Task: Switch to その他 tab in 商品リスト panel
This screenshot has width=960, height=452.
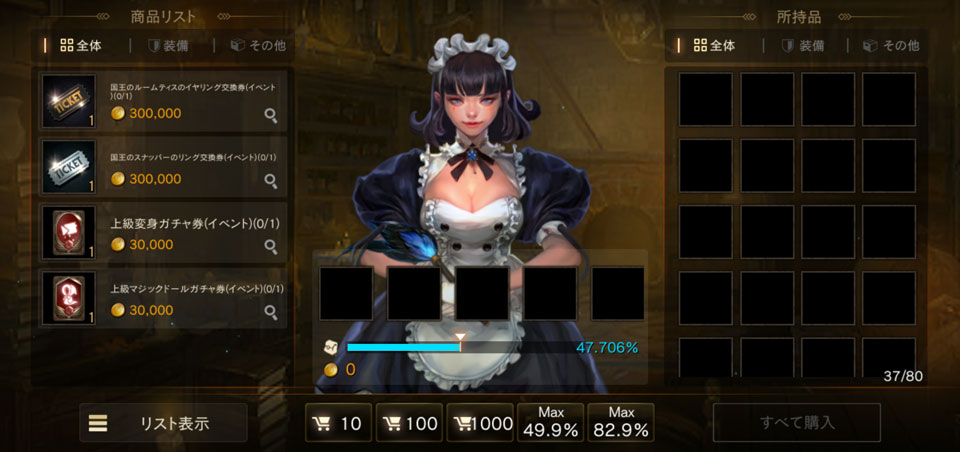Action: click(258, 45)
